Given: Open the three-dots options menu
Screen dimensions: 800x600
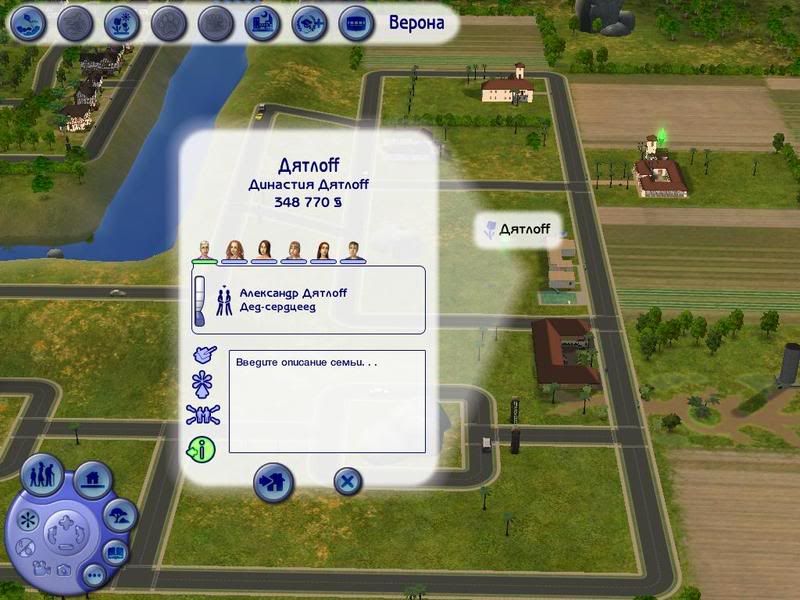Looking at the screenshot, I should point(94,575).
